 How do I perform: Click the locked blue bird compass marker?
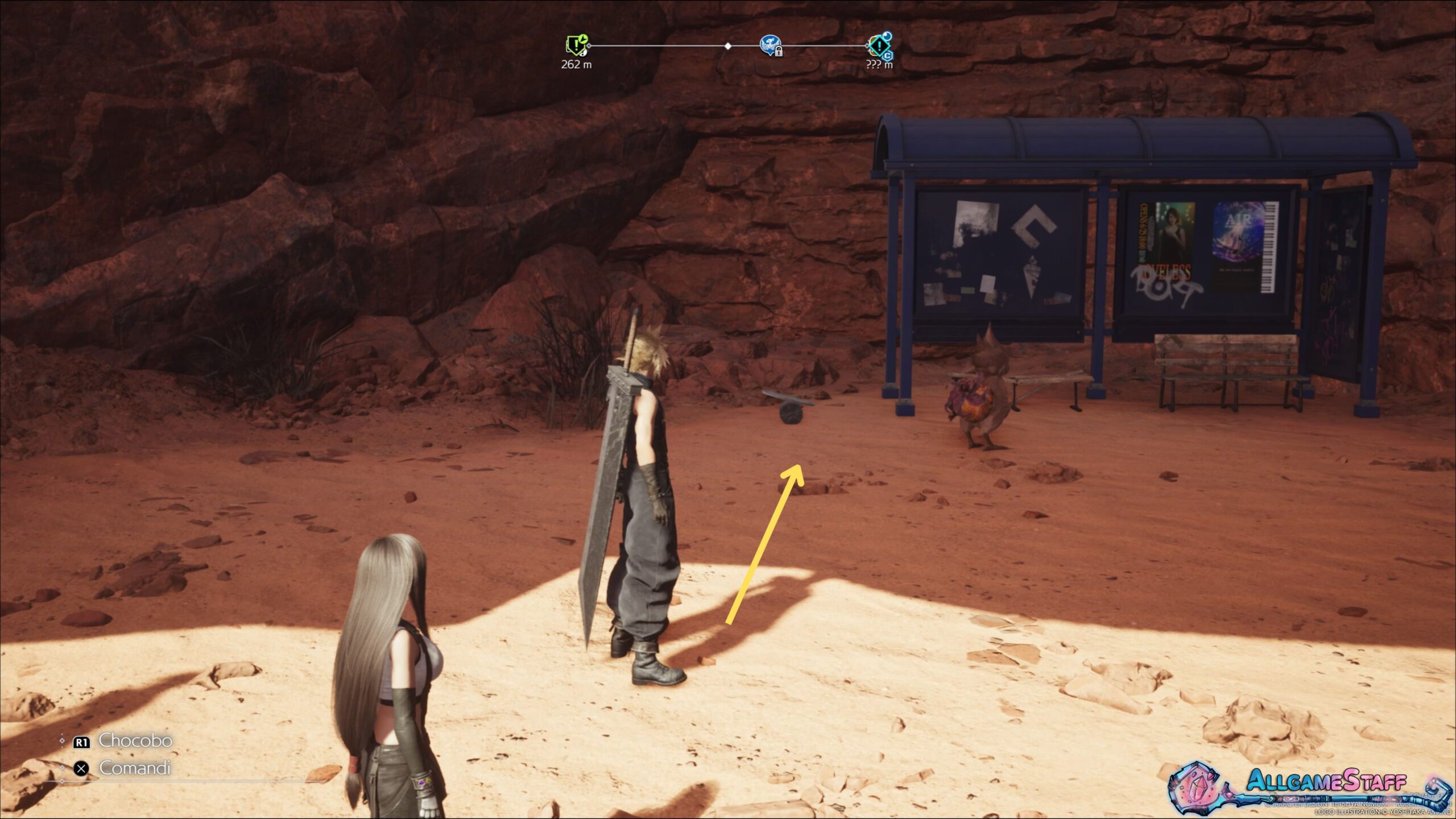[x=770, y=45]
